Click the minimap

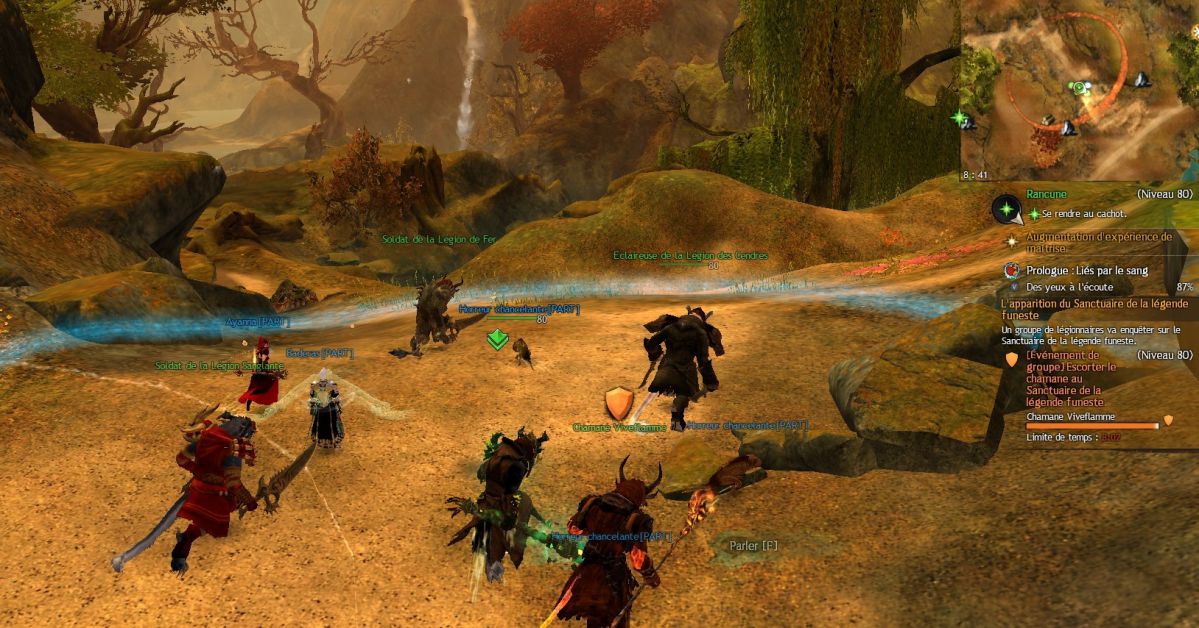coord(1080,90)
